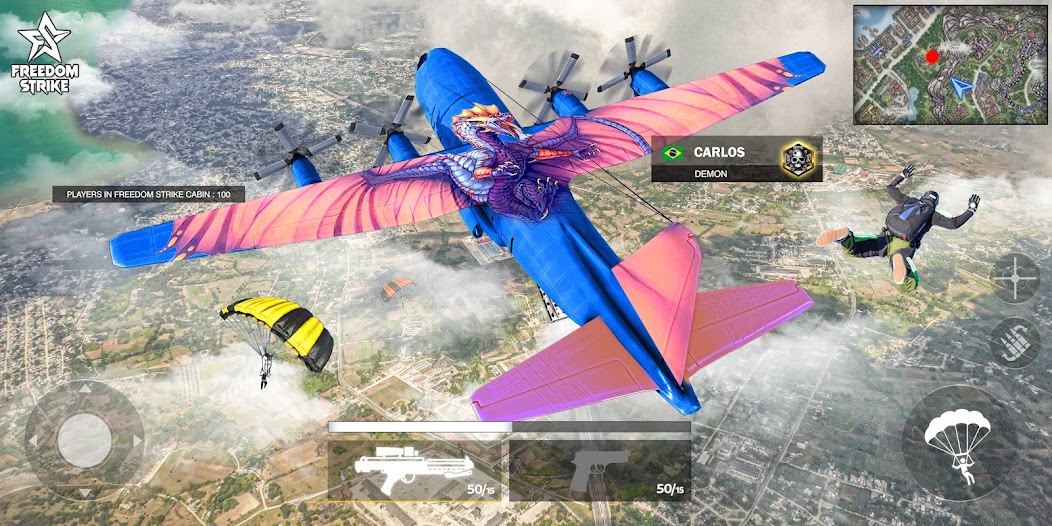Tap the crosshair aim button

tap(1015, 279)
